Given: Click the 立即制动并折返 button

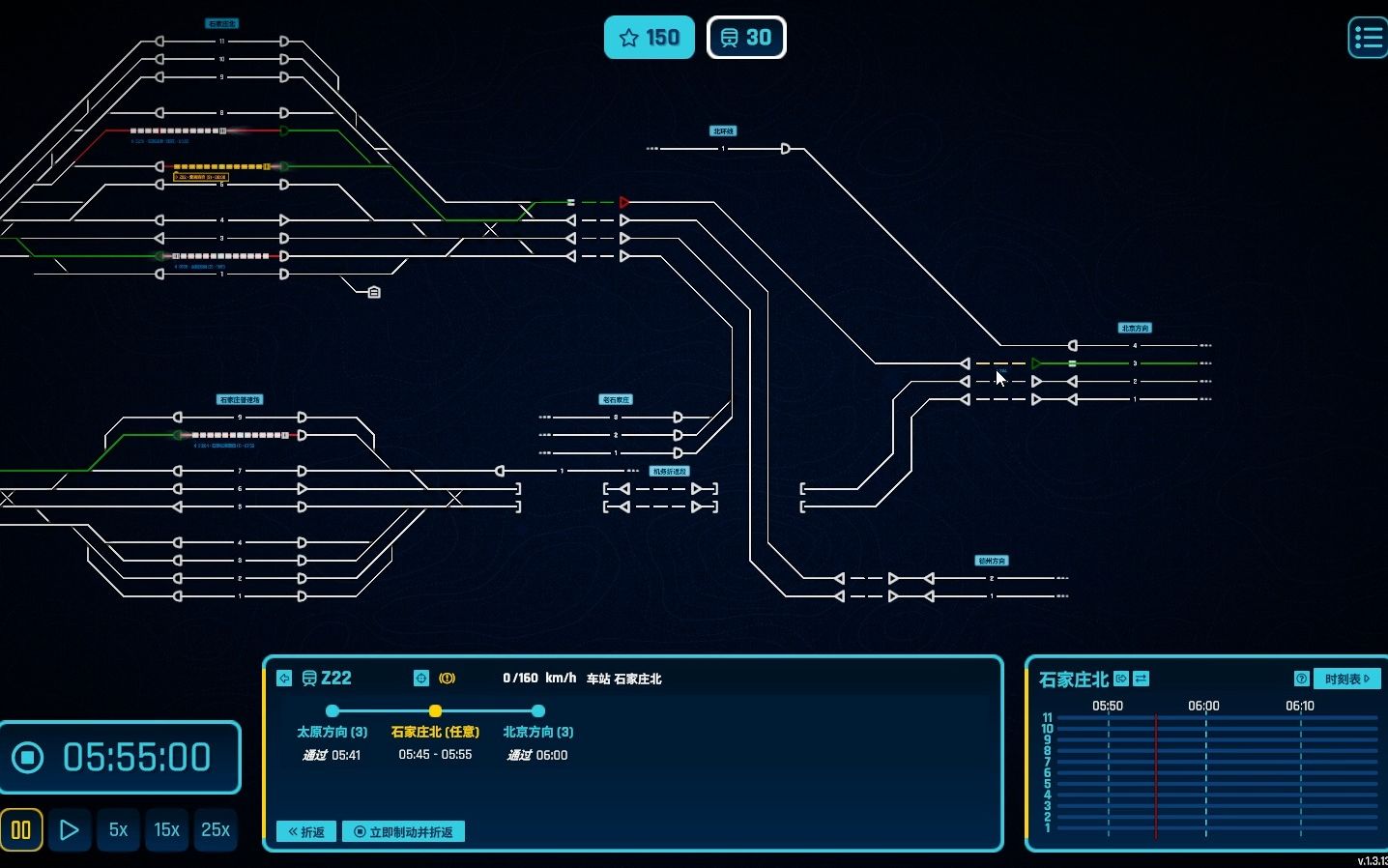Looking at the screenshot, I should click(x=403, y=831).
